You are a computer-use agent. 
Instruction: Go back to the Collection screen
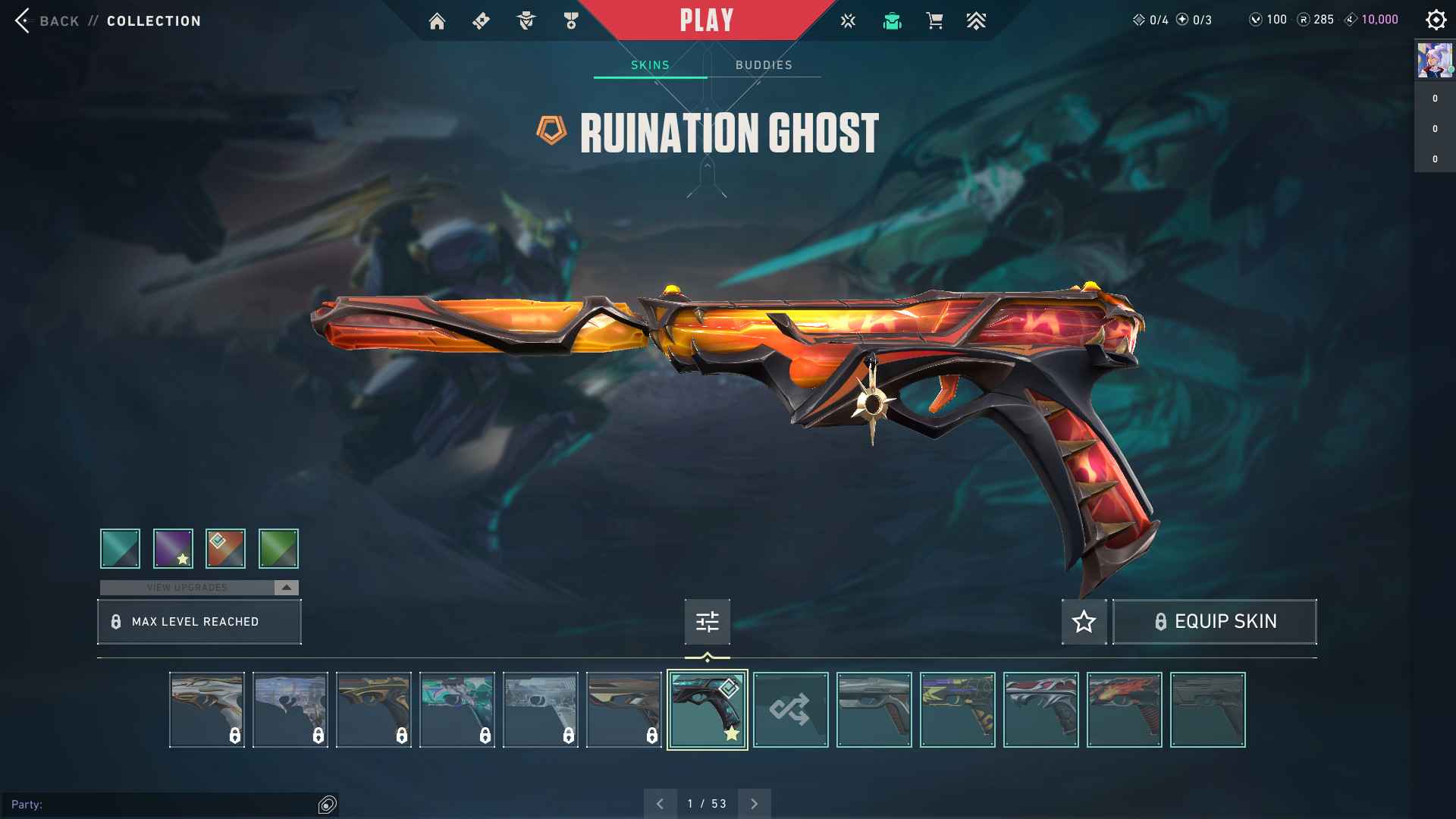pos(47,20)
